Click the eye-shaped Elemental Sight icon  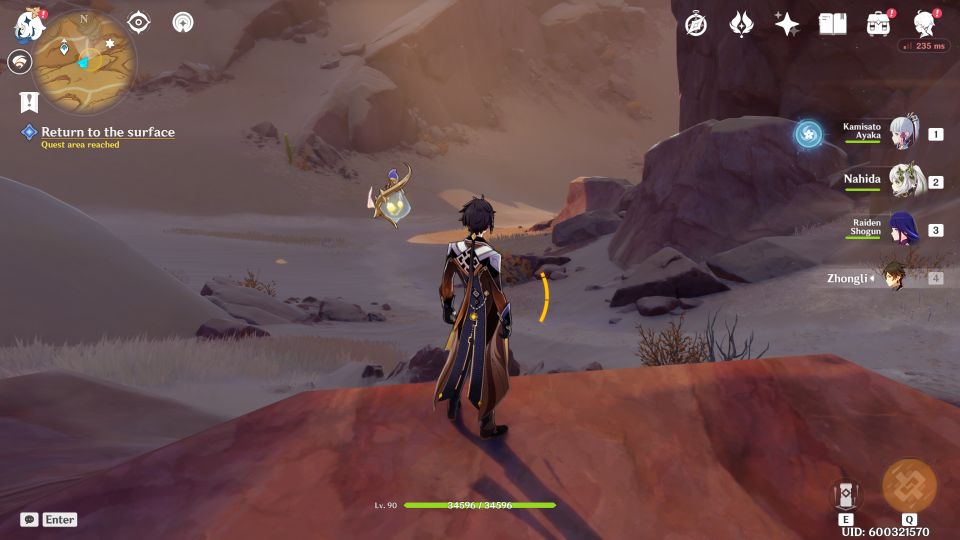pyautogui.click(x=139, y=22)
